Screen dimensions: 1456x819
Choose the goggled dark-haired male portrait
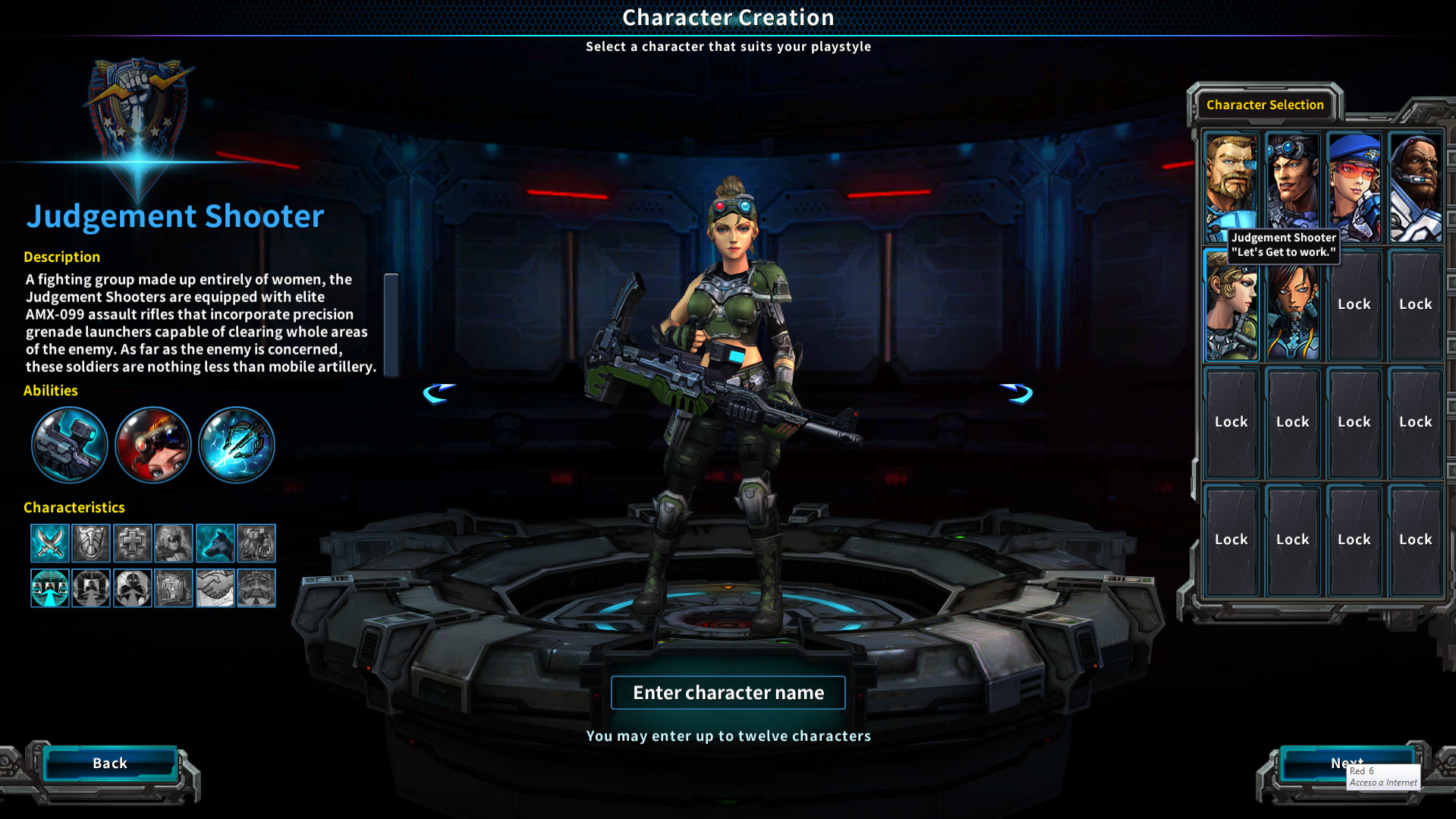pyautogui.click(x=1292, y=184)
